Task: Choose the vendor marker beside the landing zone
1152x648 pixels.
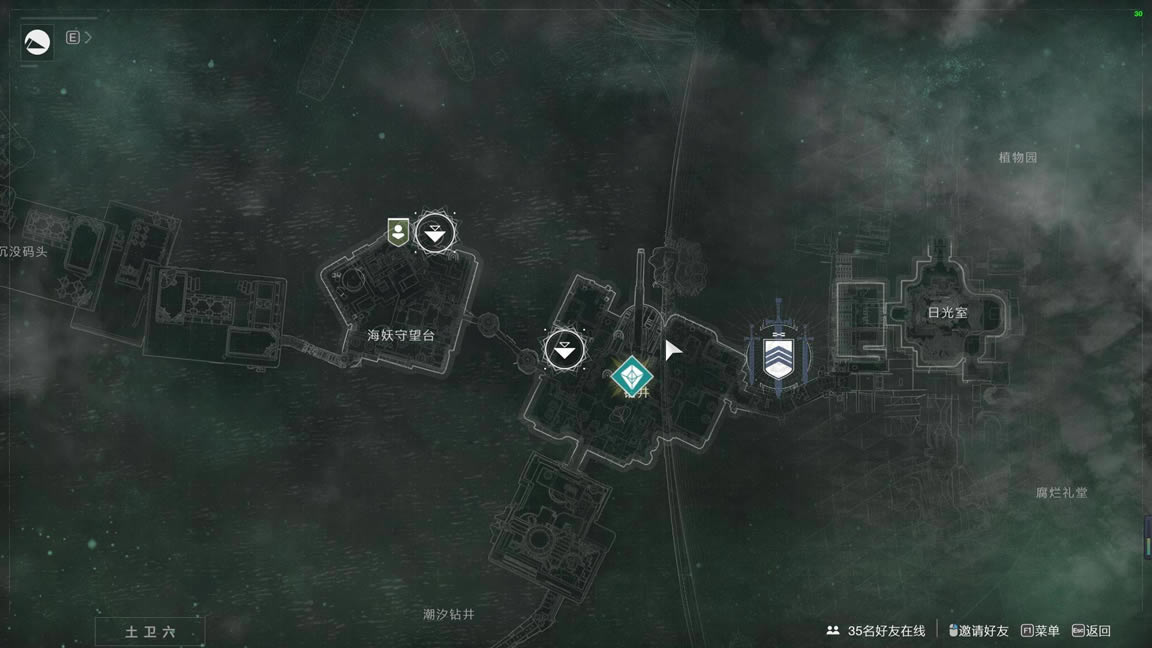Action: [398, 233]
